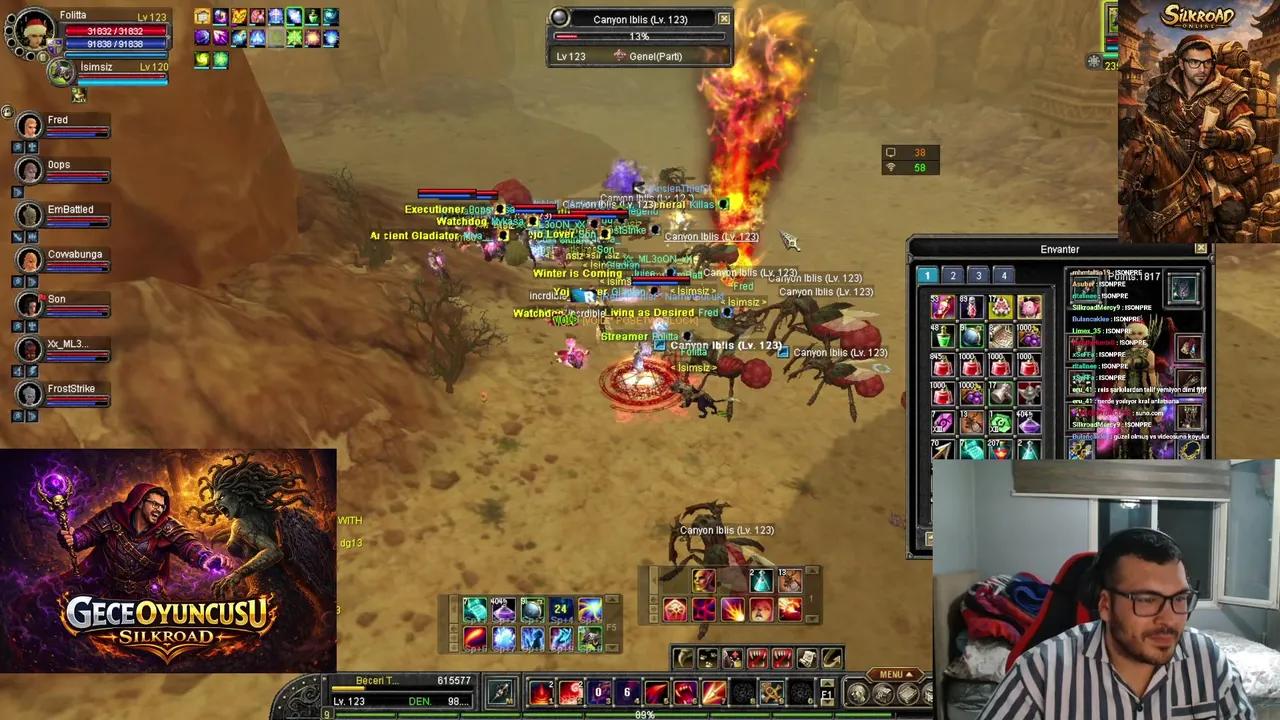Image resolution: width=1280 pixels, height=720 pixels.
Task: Open inventory tab 4
Action: click(x=1004, y=275)
